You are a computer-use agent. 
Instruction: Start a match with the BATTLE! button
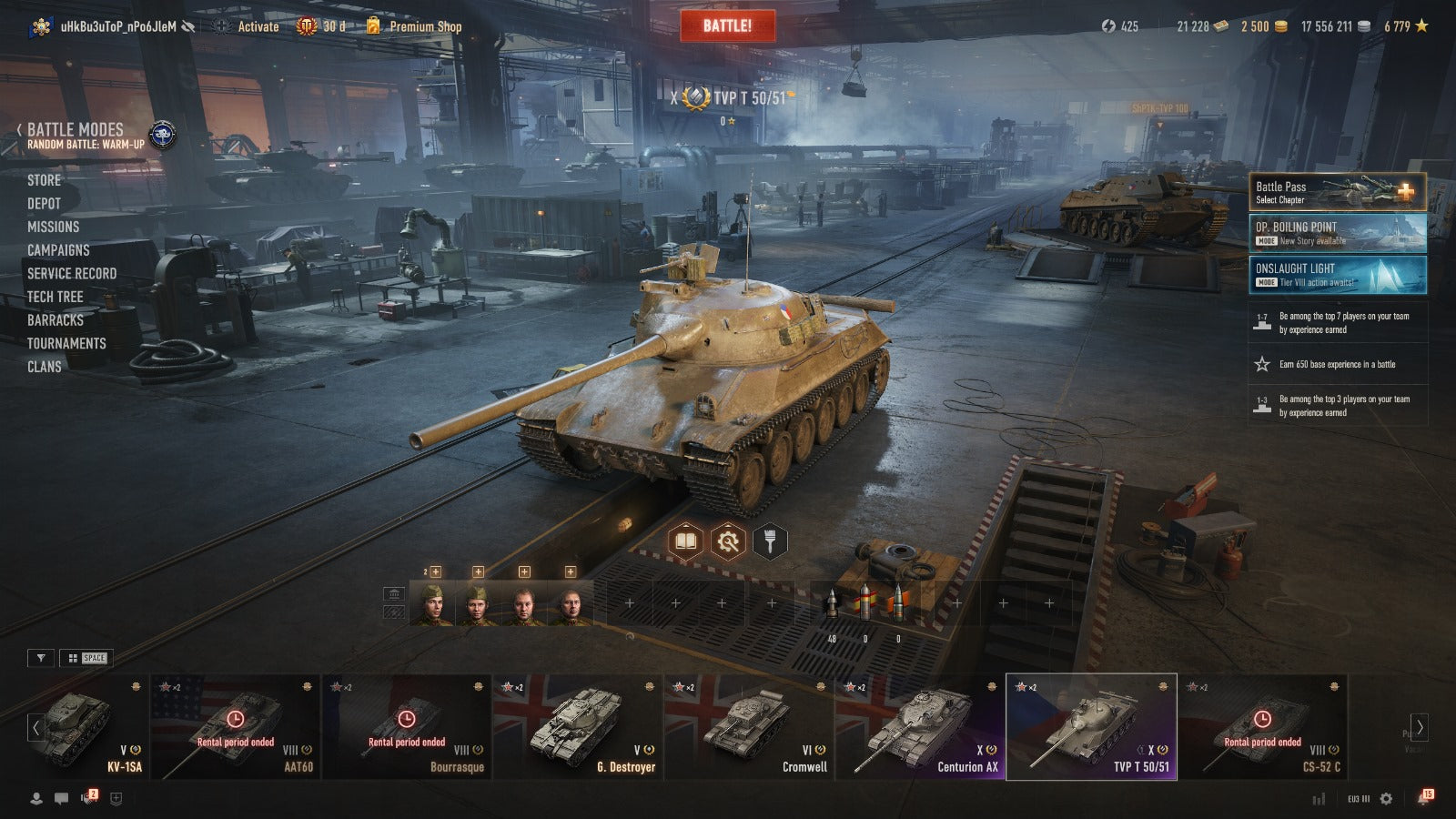point(727,25)
